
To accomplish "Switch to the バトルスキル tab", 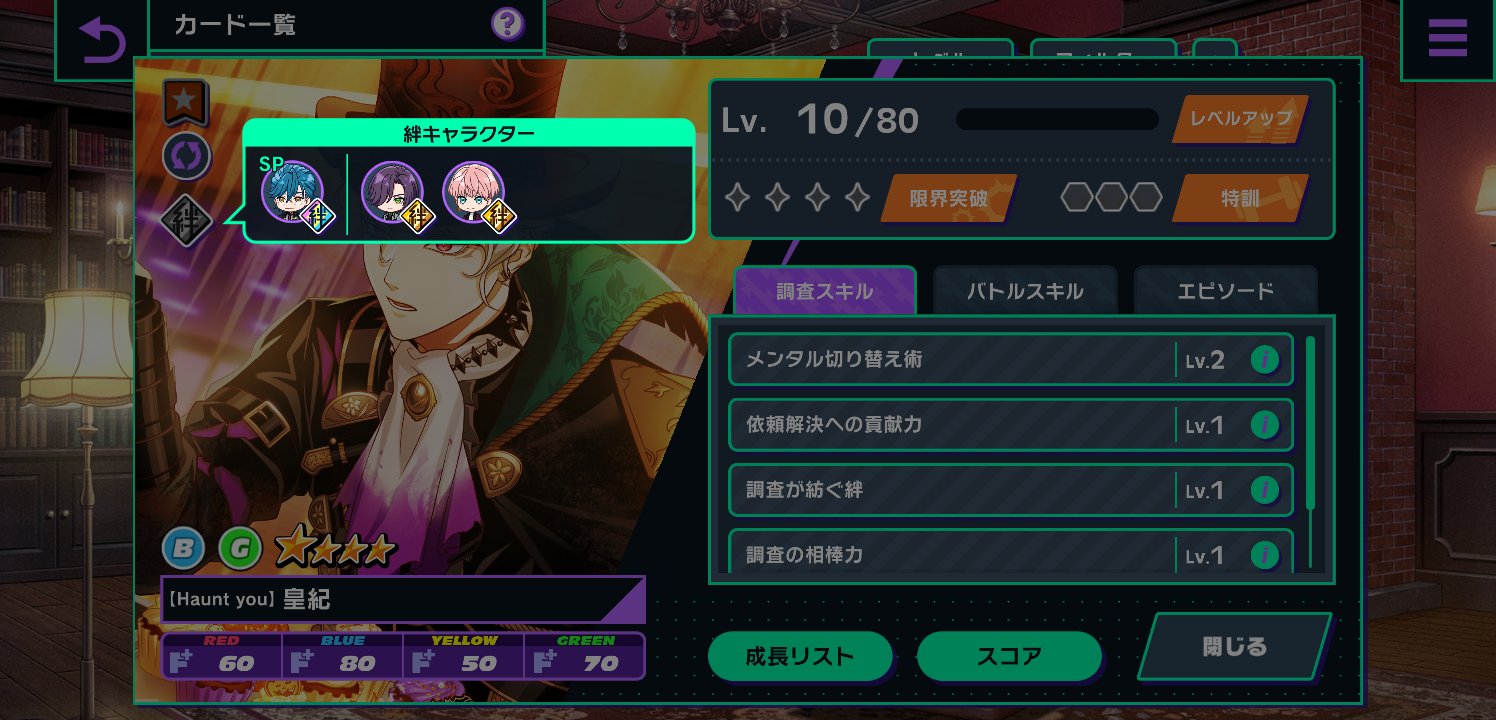I will (1024, 289).
